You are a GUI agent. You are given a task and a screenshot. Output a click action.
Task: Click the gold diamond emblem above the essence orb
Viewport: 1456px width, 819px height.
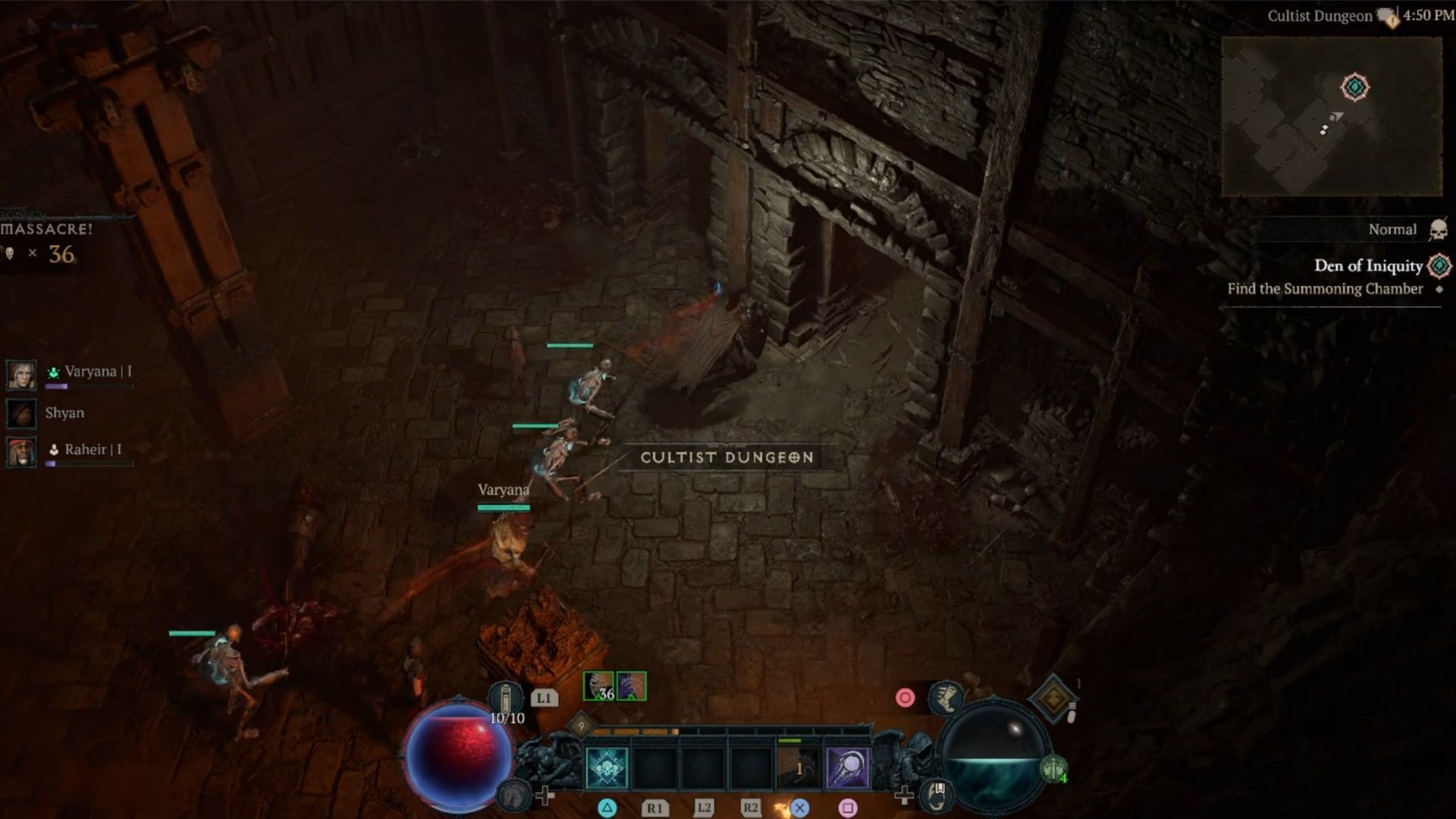pyautogui.click(x=1053, y=698)
